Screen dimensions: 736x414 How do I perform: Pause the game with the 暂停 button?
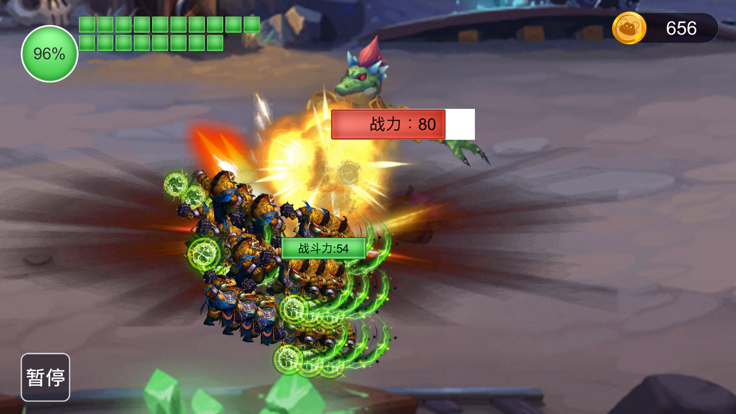46,377
